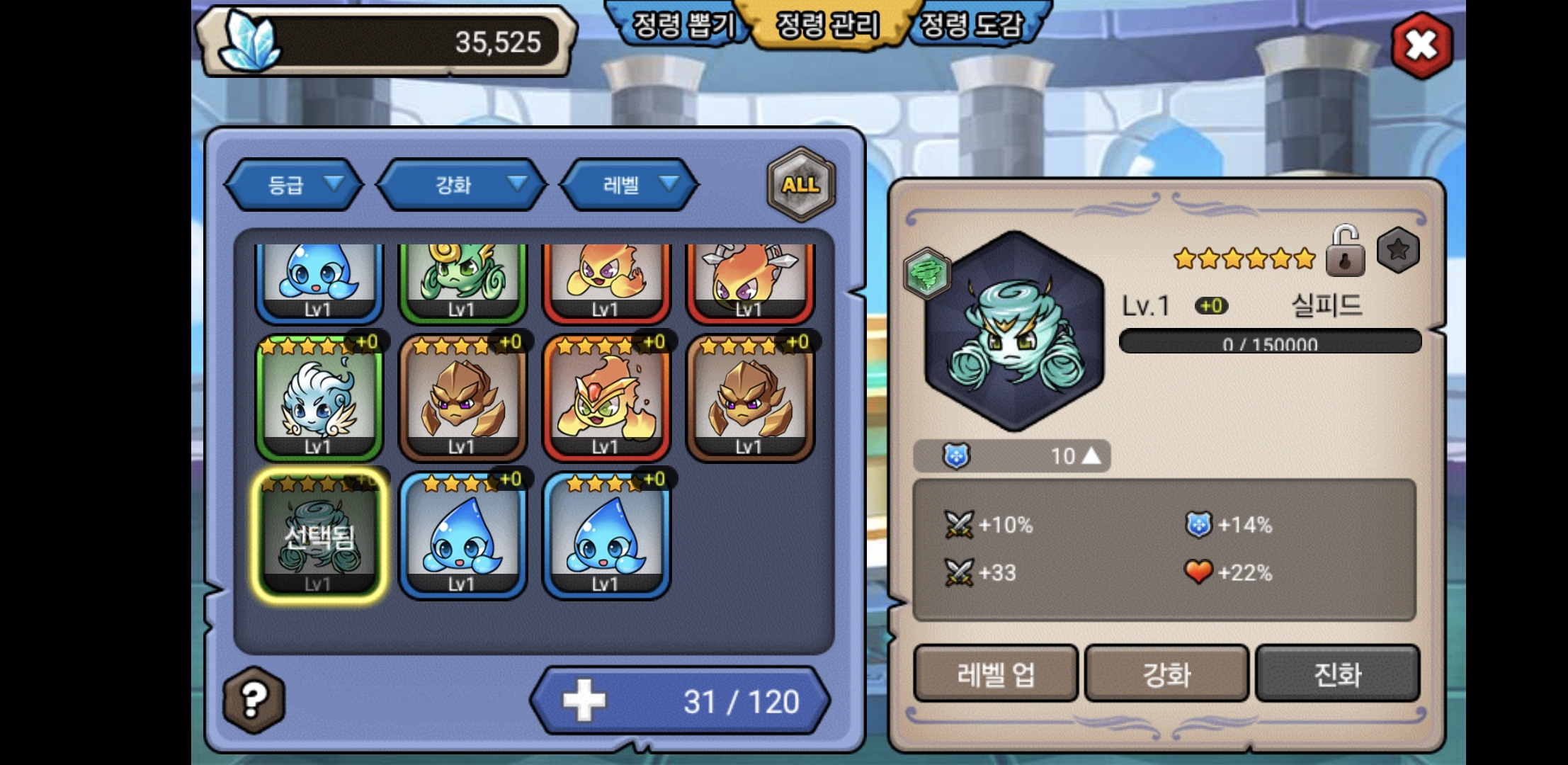This screenshot has width=1568, height=765.
Task: Expand spirit slots with the plus button
Action: point(584,701)
